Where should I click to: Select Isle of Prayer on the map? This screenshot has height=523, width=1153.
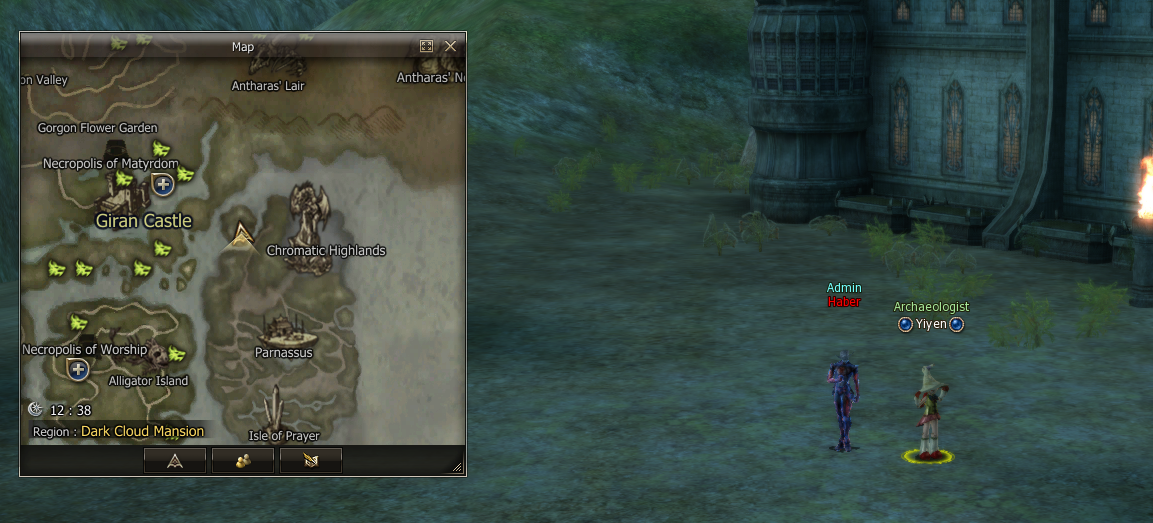tap(284, 436)
